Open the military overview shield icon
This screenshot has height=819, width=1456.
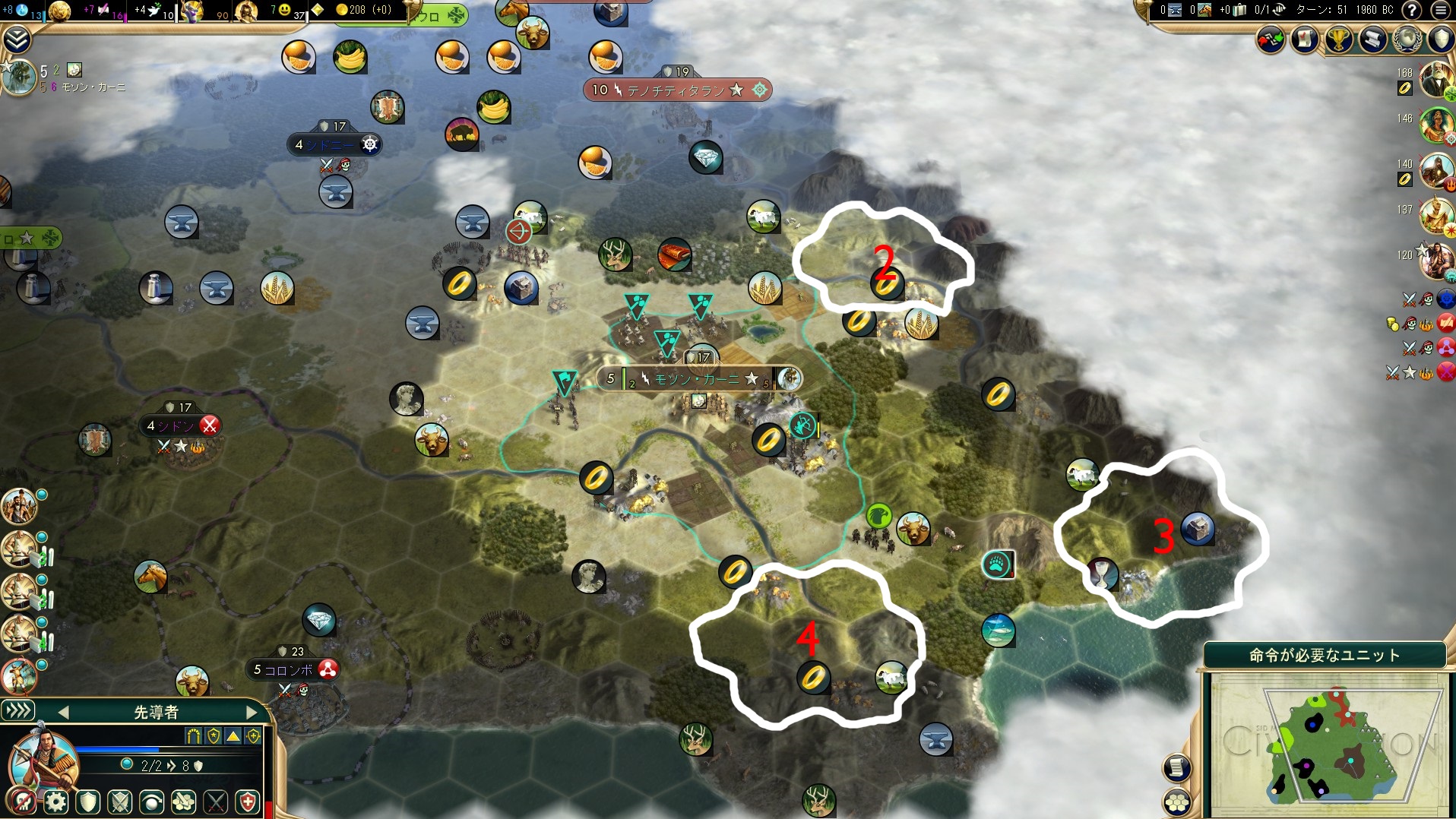coord(1440,40)
